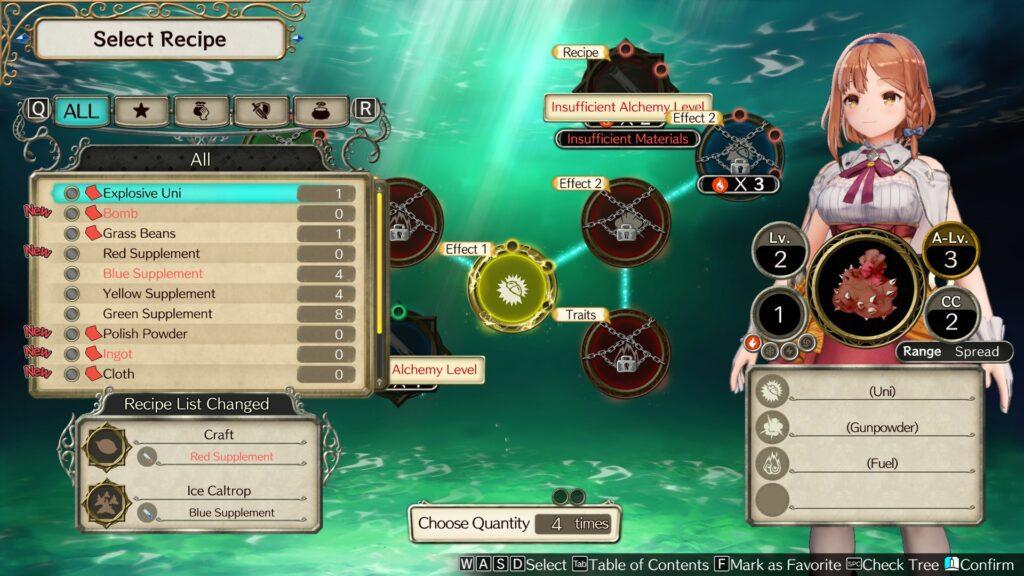Switch to the ALL recipes tab
This screenshot has width=1024, height=576.
[81, 110]
